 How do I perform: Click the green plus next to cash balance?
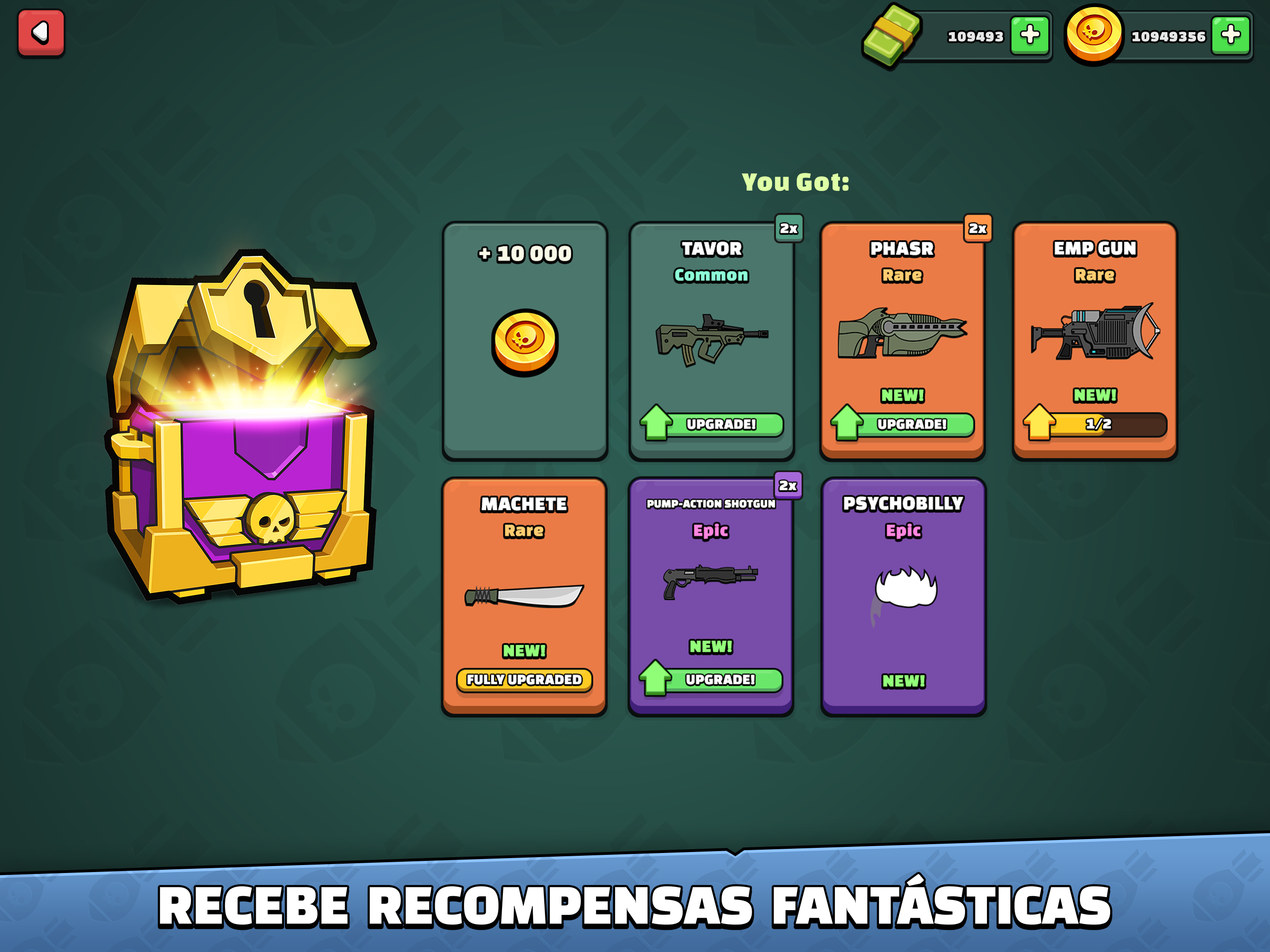(1030, 36)
